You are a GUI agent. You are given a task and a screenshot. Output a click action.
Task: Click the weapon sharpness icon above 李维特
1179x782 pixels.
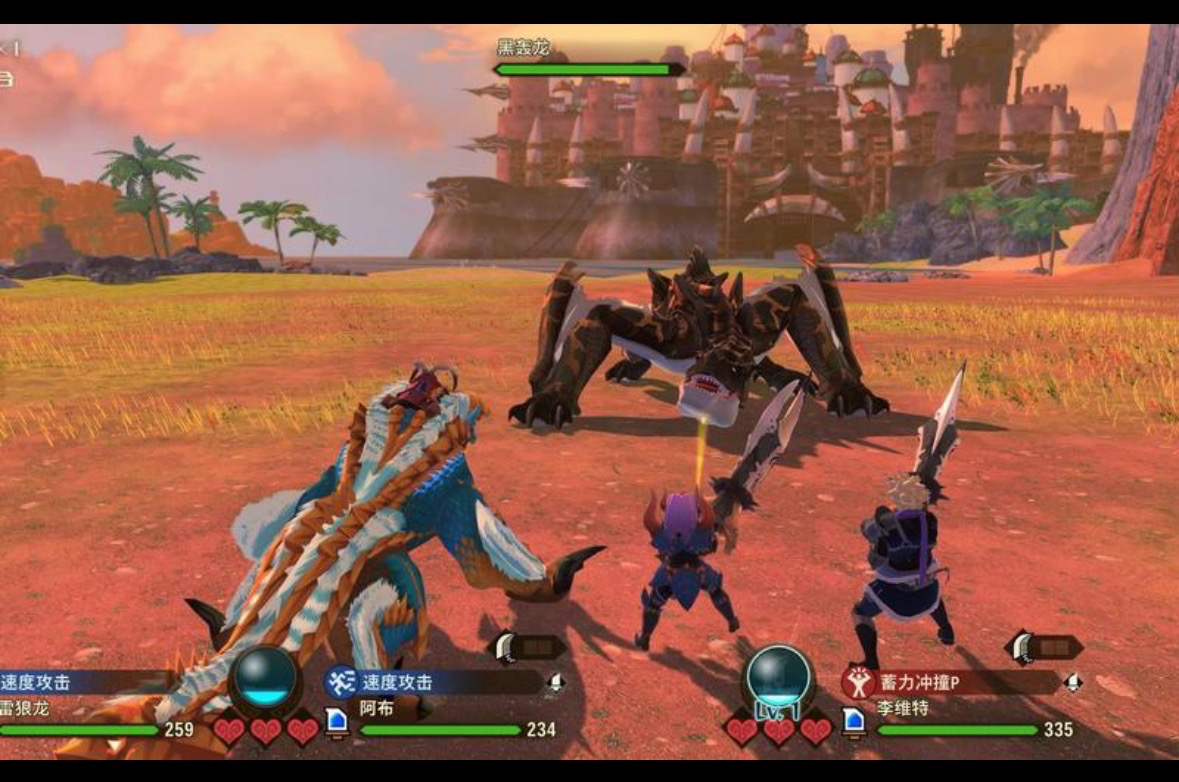pyautogui.click(x=1045, y=647)
